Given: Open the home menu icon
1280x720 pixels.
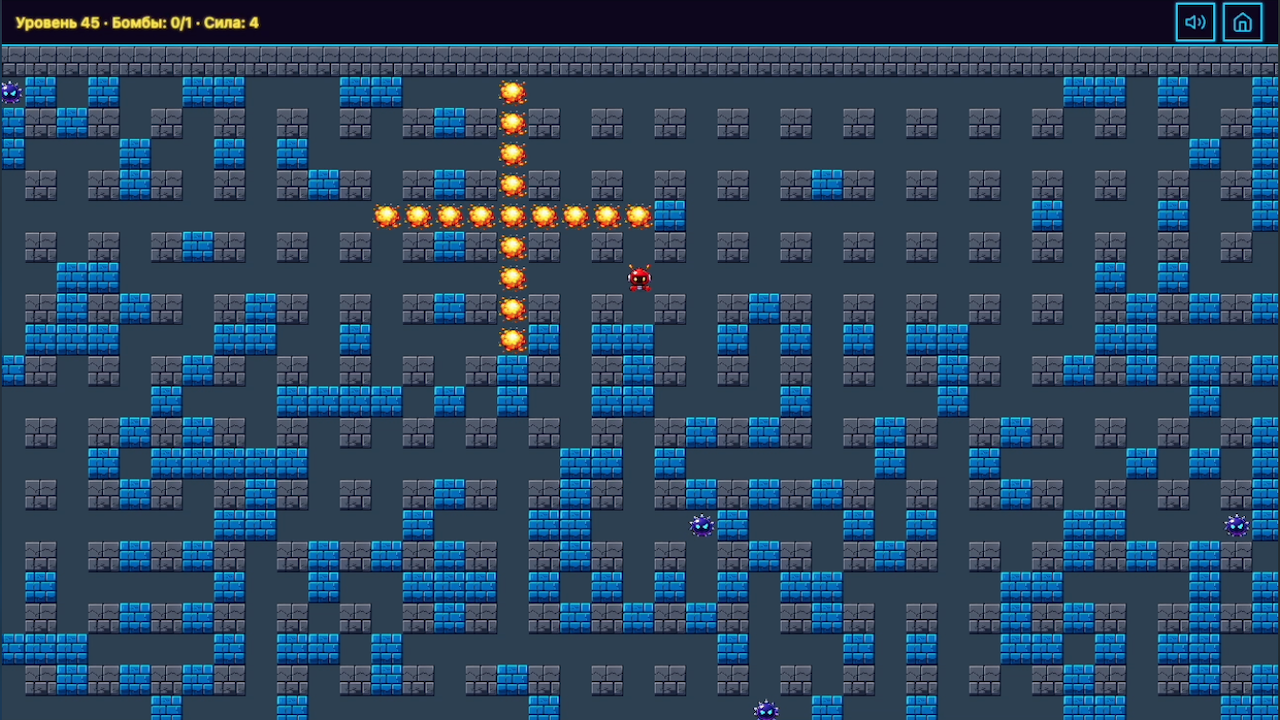Looking at the screenshot, I should (x=1242, y=21).
